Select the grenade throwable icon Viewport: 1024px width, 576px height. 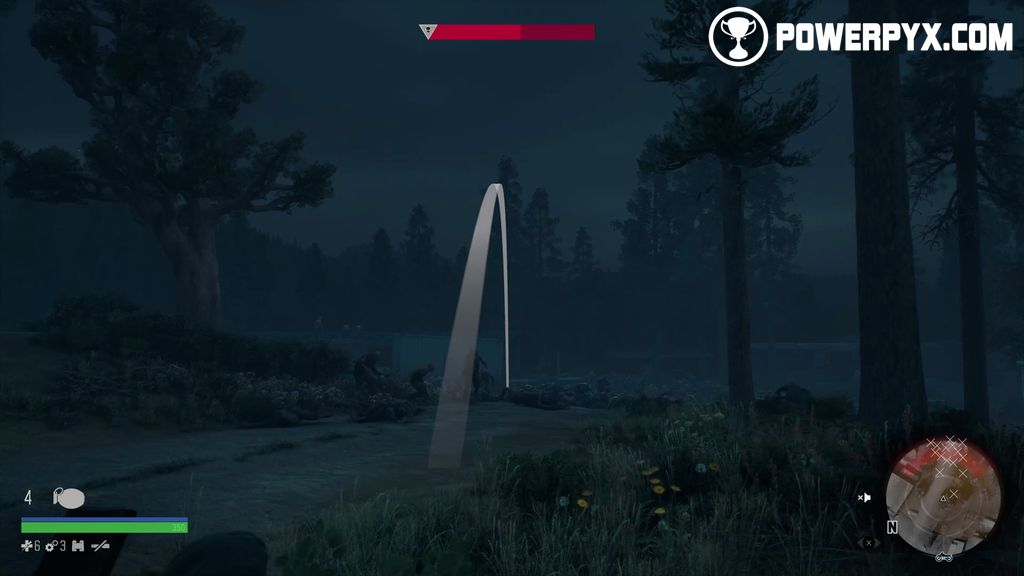point(68,498)
